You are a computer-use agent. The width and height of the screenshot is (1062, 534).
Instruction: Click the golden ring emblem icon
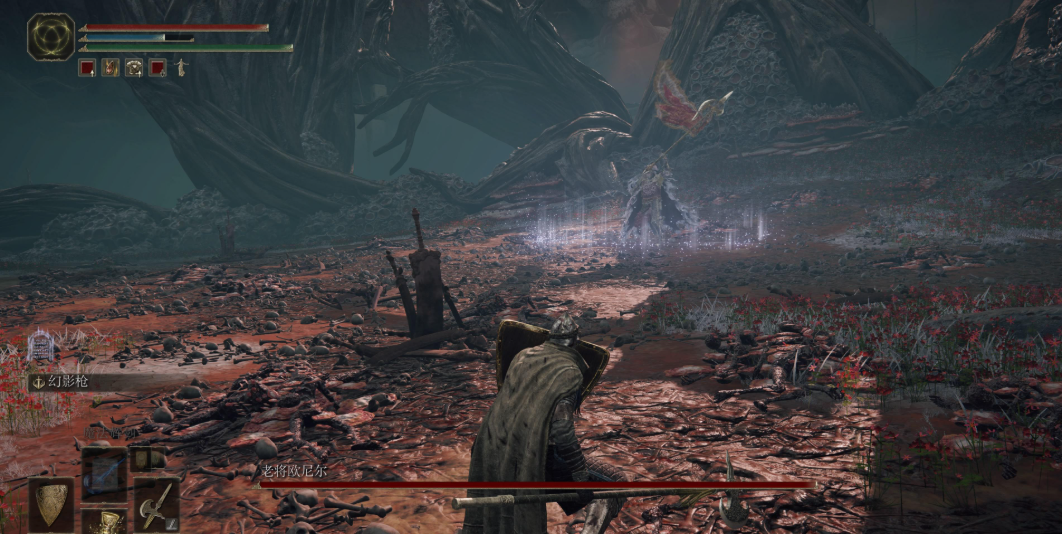click(50, 37)
